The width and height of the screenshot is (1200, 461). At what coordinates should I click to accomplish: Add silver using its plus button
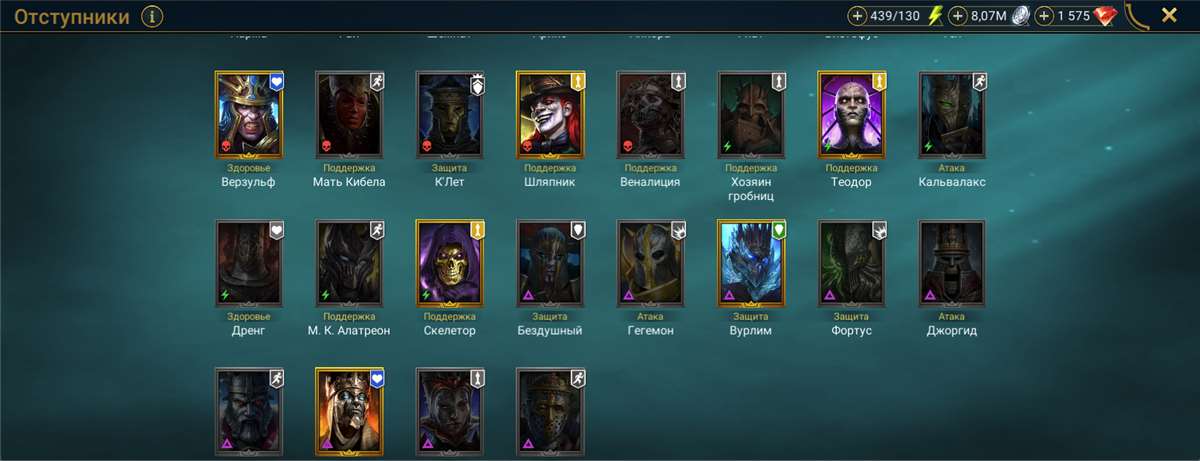pos(957,16)
